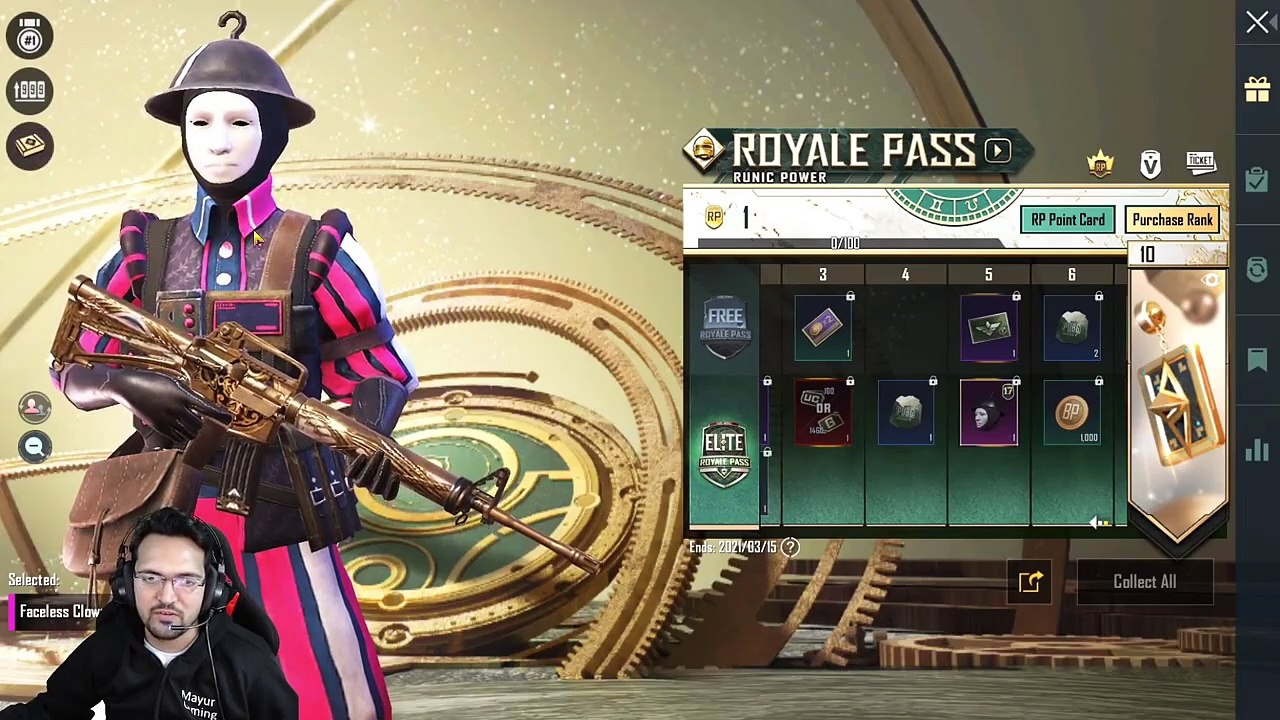Collect All rewards
The image size is (1280, 720).
(1144, 582)
